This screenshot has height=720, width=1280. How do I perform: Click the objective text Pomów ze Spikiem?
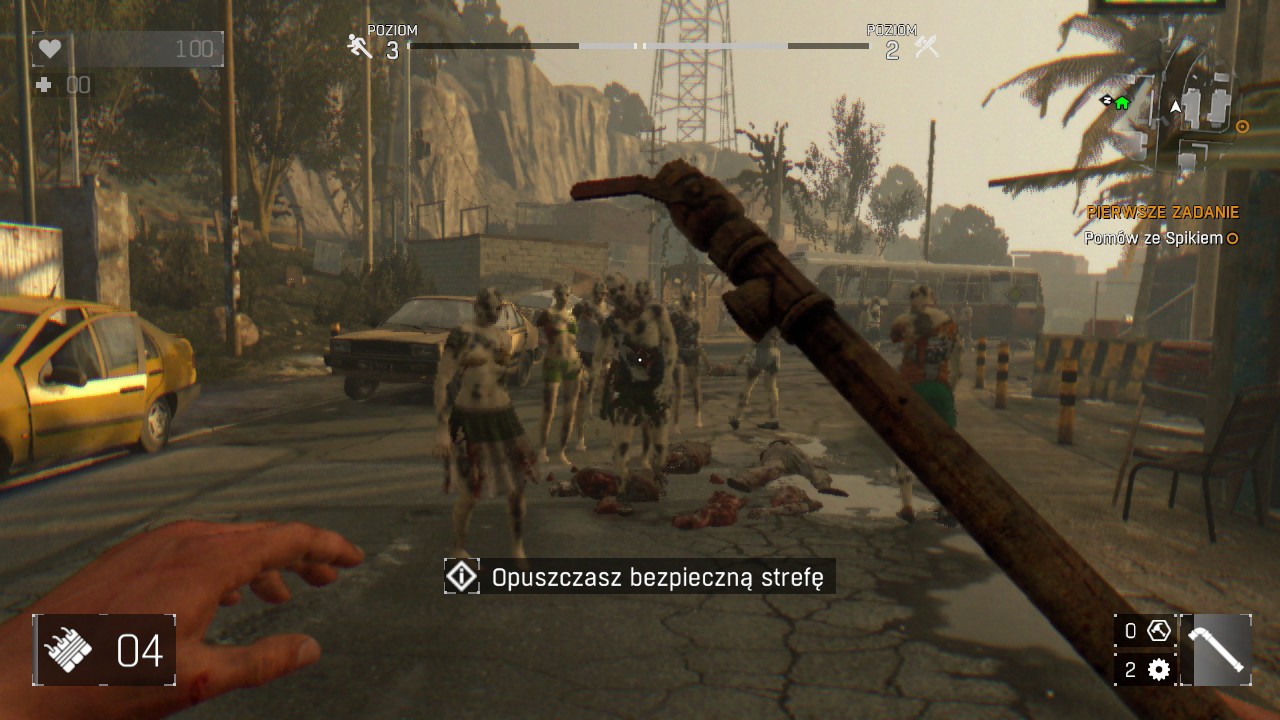tap(1152, 239)
